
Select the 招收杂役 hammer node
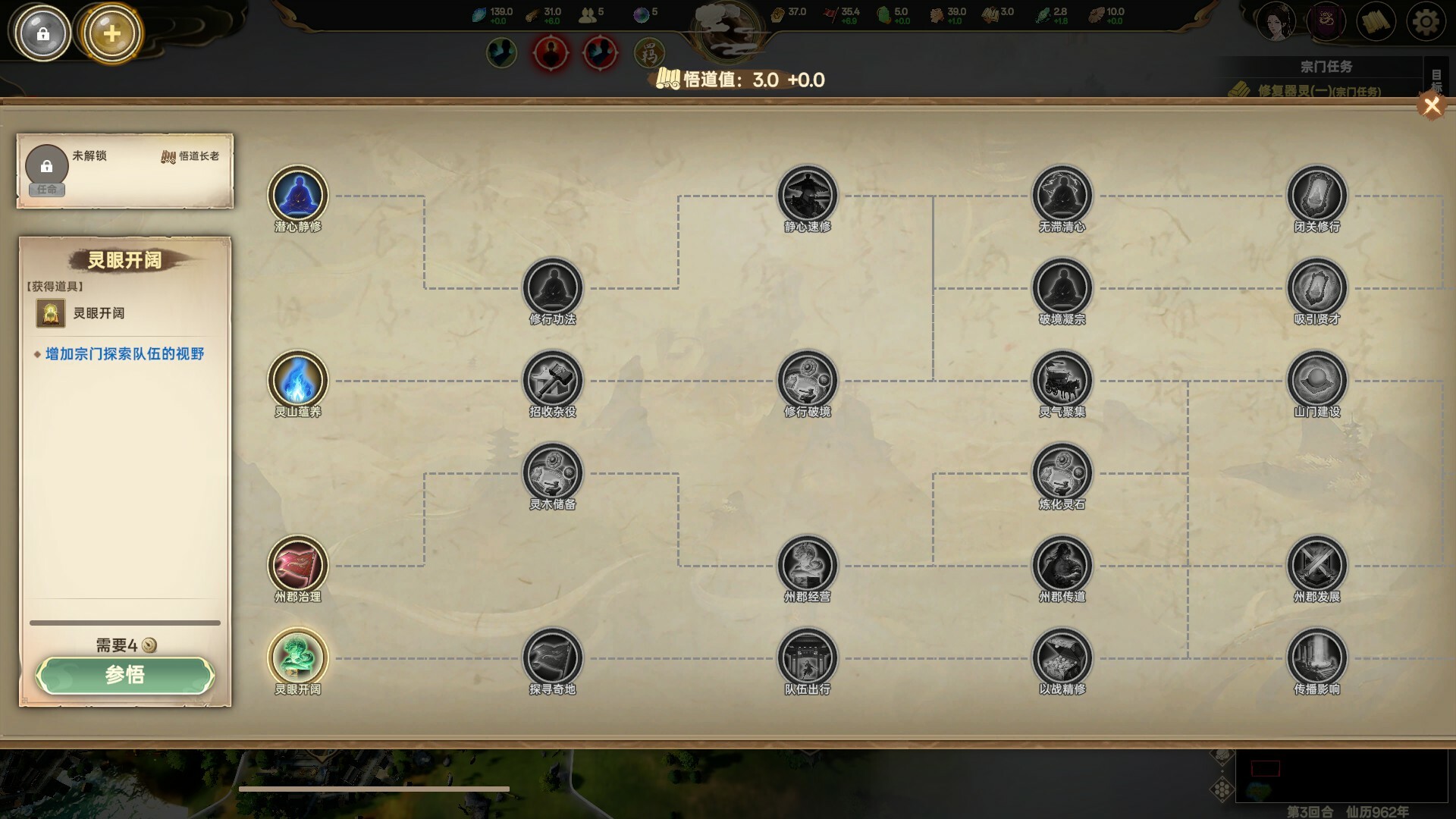click(553, 381)
